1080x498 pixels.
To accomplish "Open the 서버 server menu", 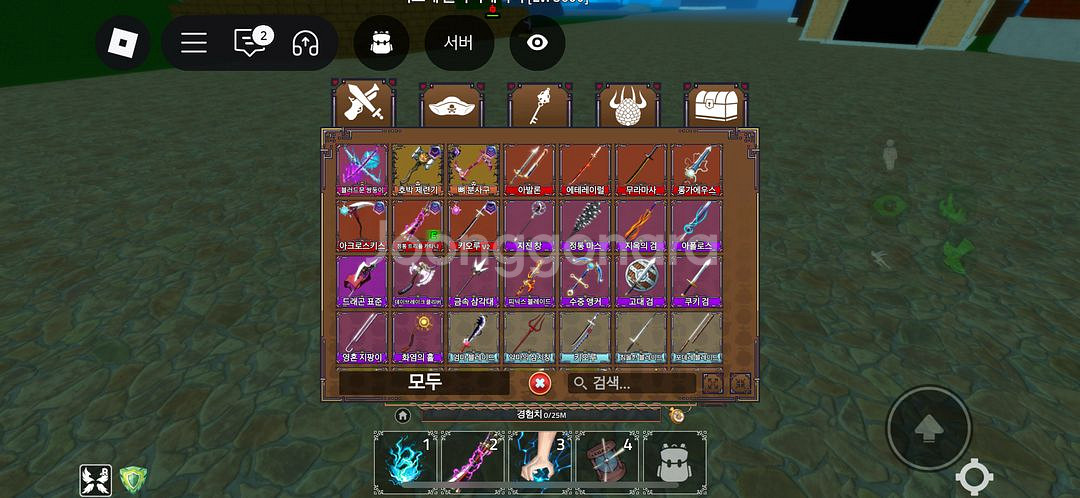I will [458, 43].
